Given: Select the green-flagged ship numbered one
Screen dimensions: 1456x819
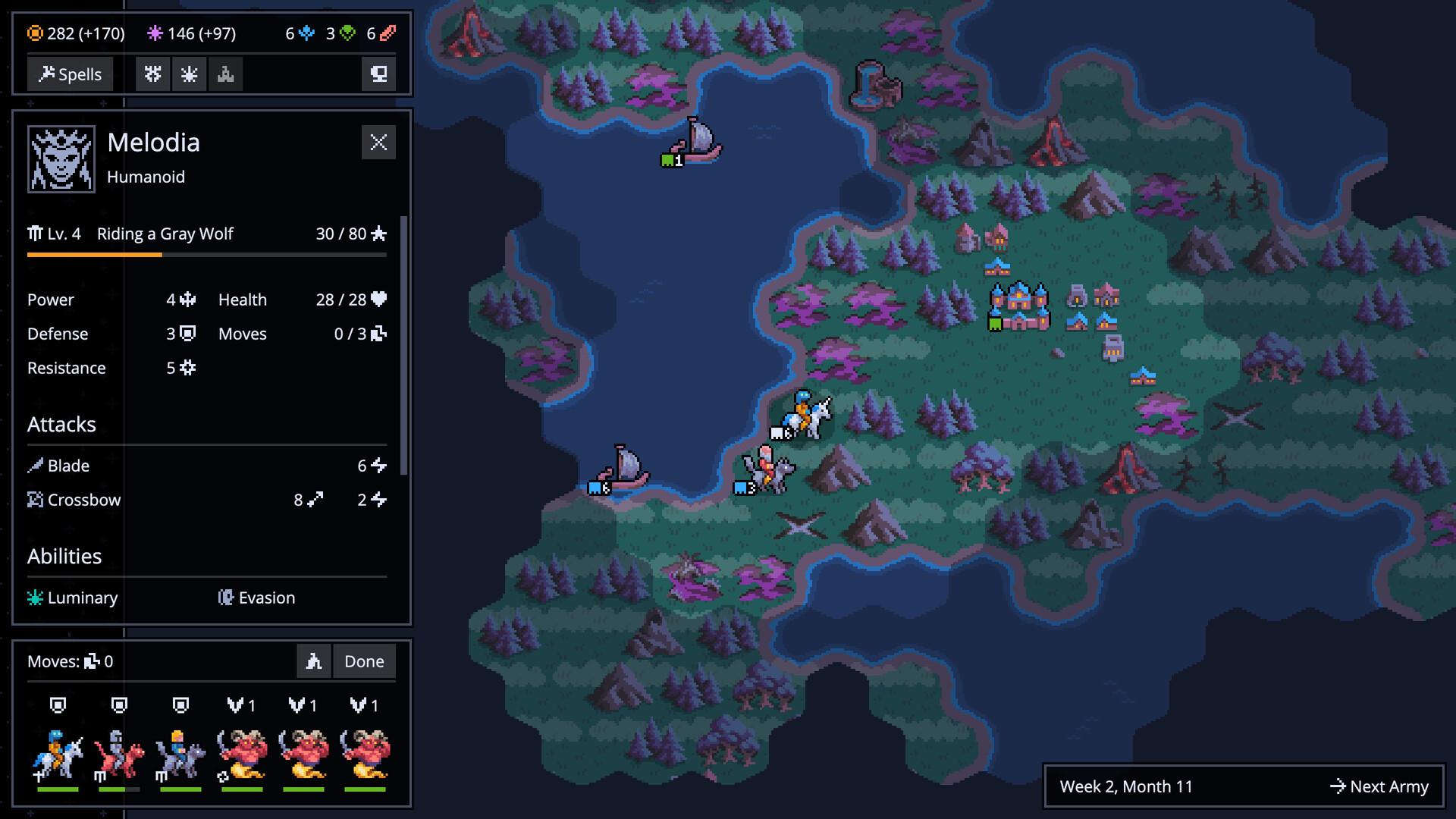Looking at the screenshot, I should click(695, 143).
